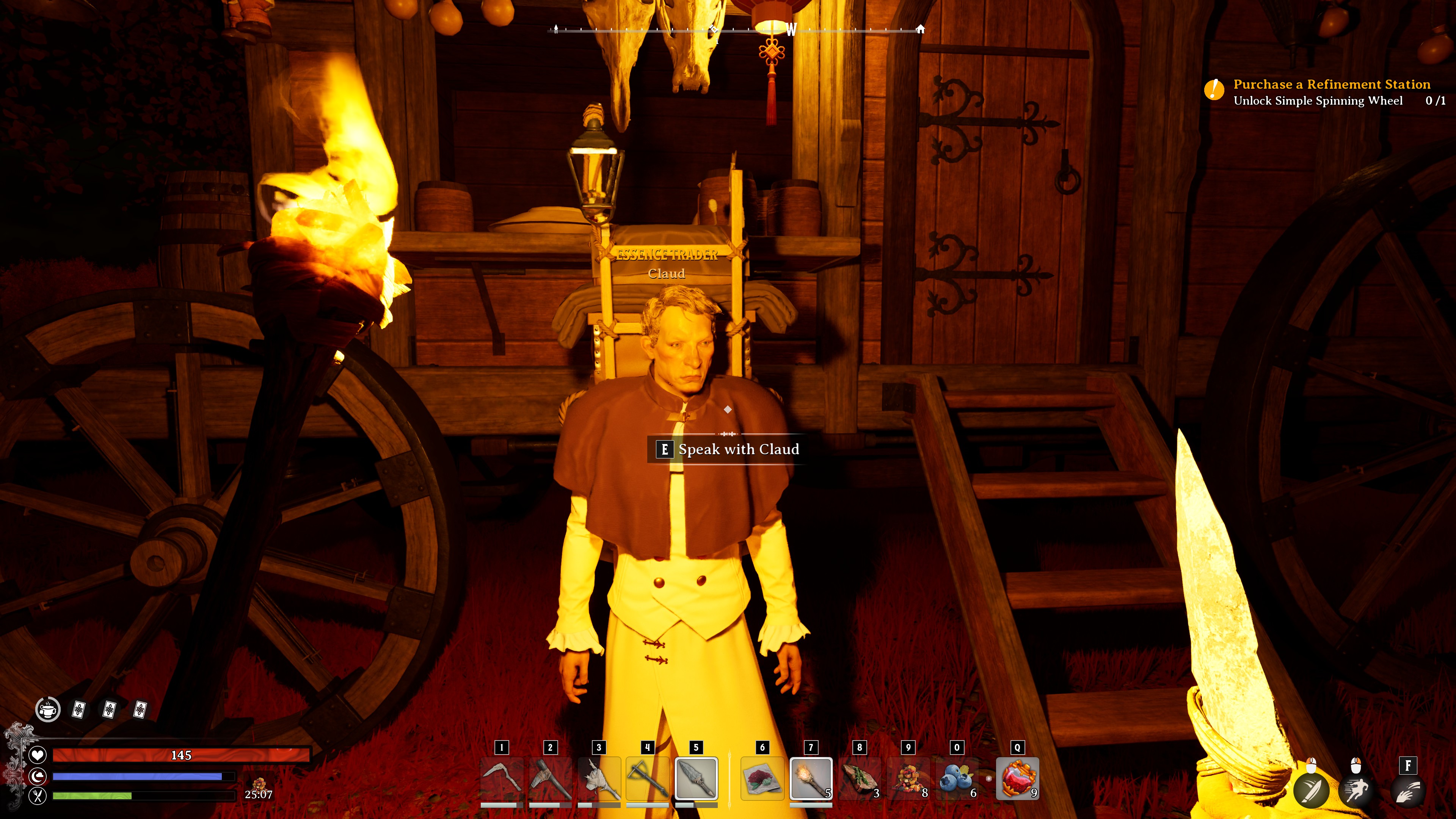Open the Purchase a Refinement Station quest
Image resolution: width=1456 pixels, height=819 pixels.
point(1331,85)
